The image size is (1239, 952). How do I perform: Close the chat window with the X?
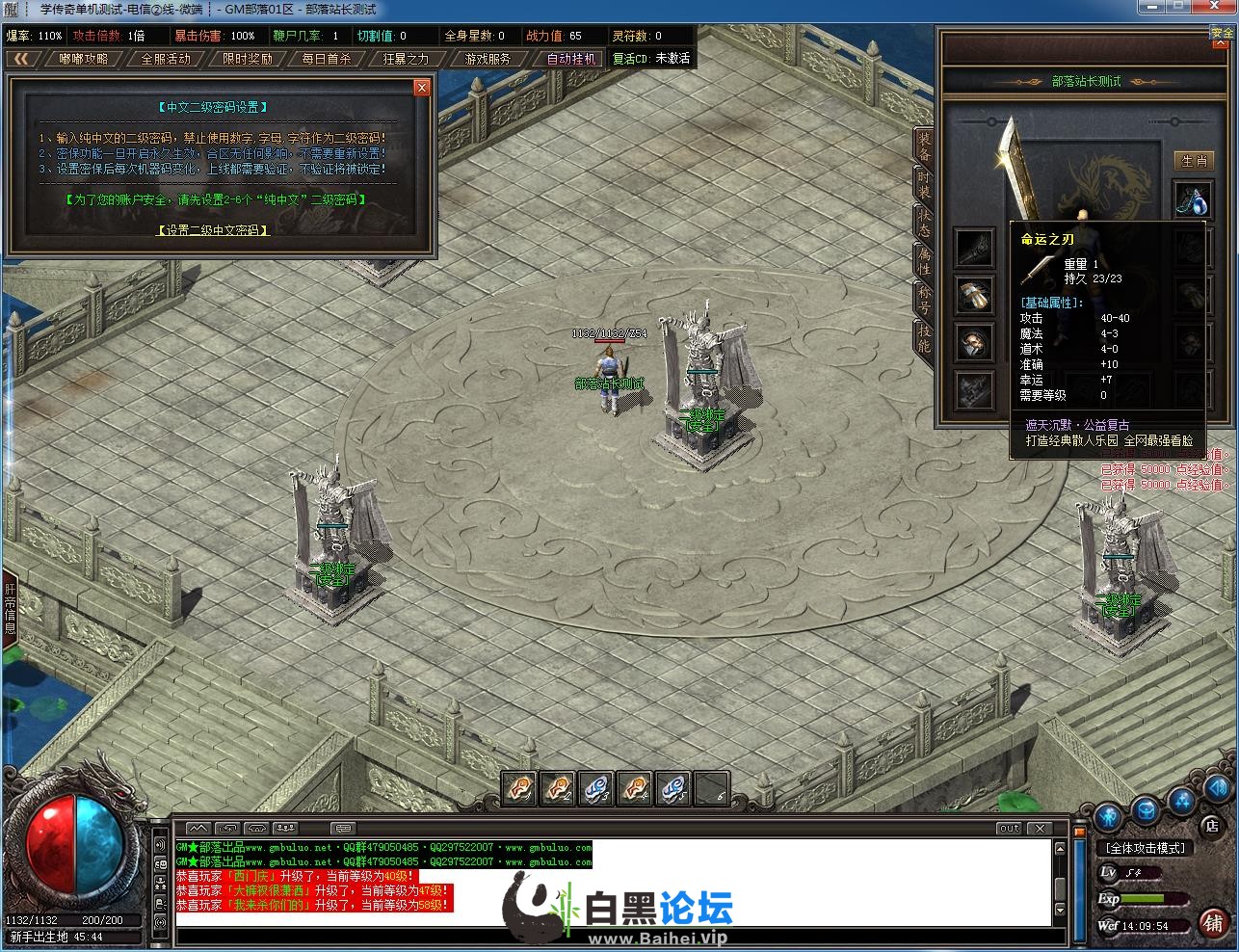1040,828
